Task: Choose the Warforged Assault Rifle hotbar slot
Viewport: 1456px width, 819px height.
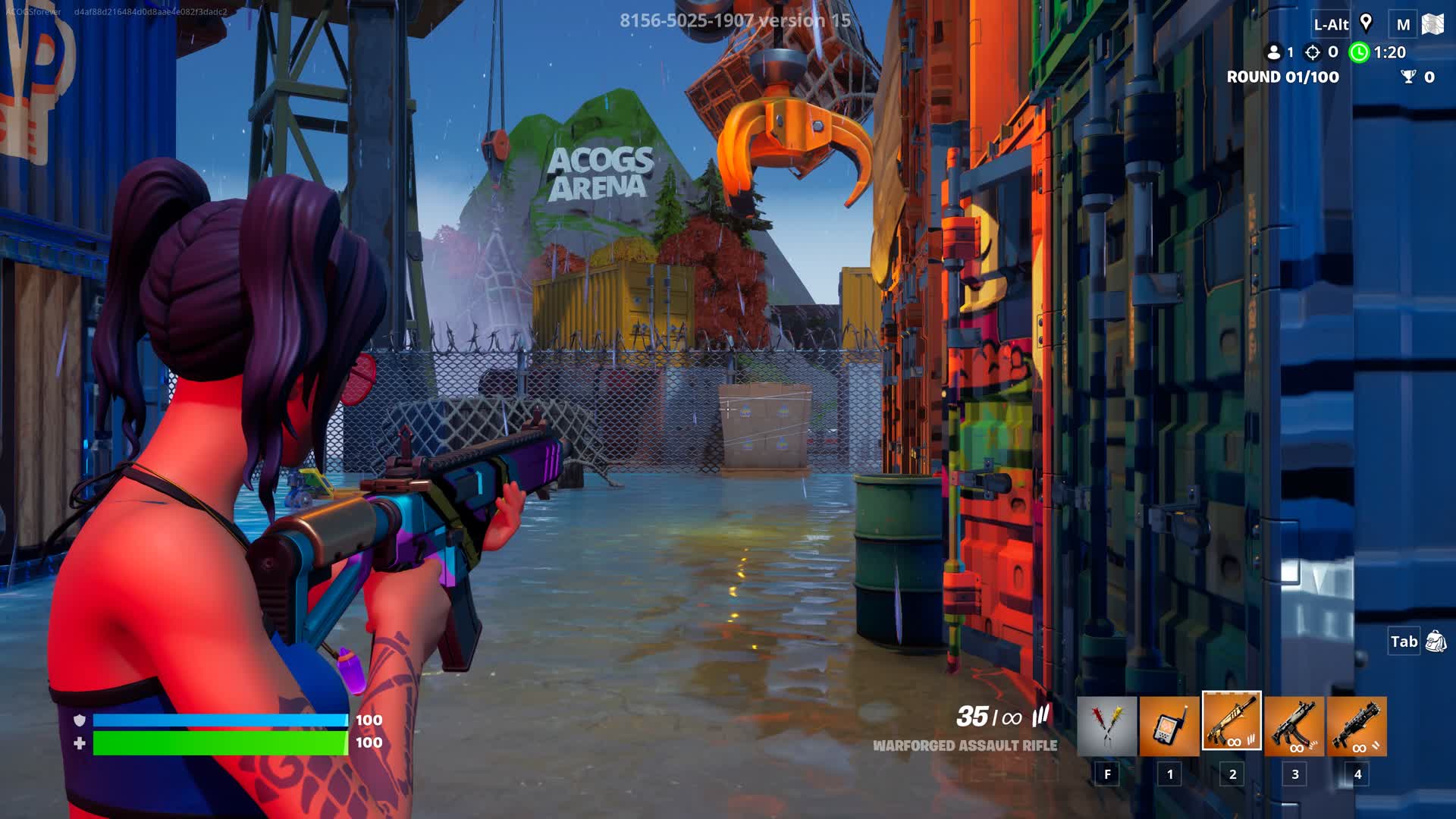Action: point(1232,721)
